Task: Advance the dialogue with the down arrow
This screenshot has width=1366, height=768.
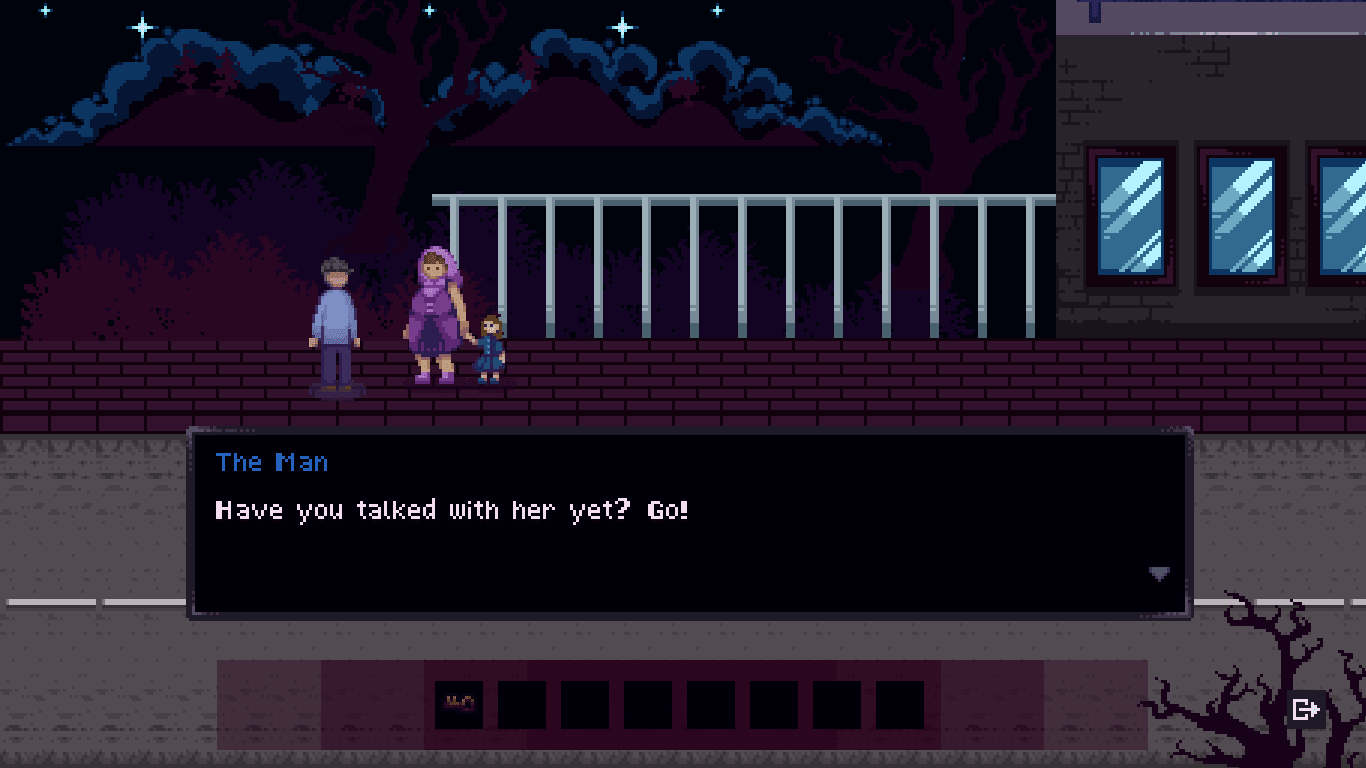Action: [x=1159, y=574]
